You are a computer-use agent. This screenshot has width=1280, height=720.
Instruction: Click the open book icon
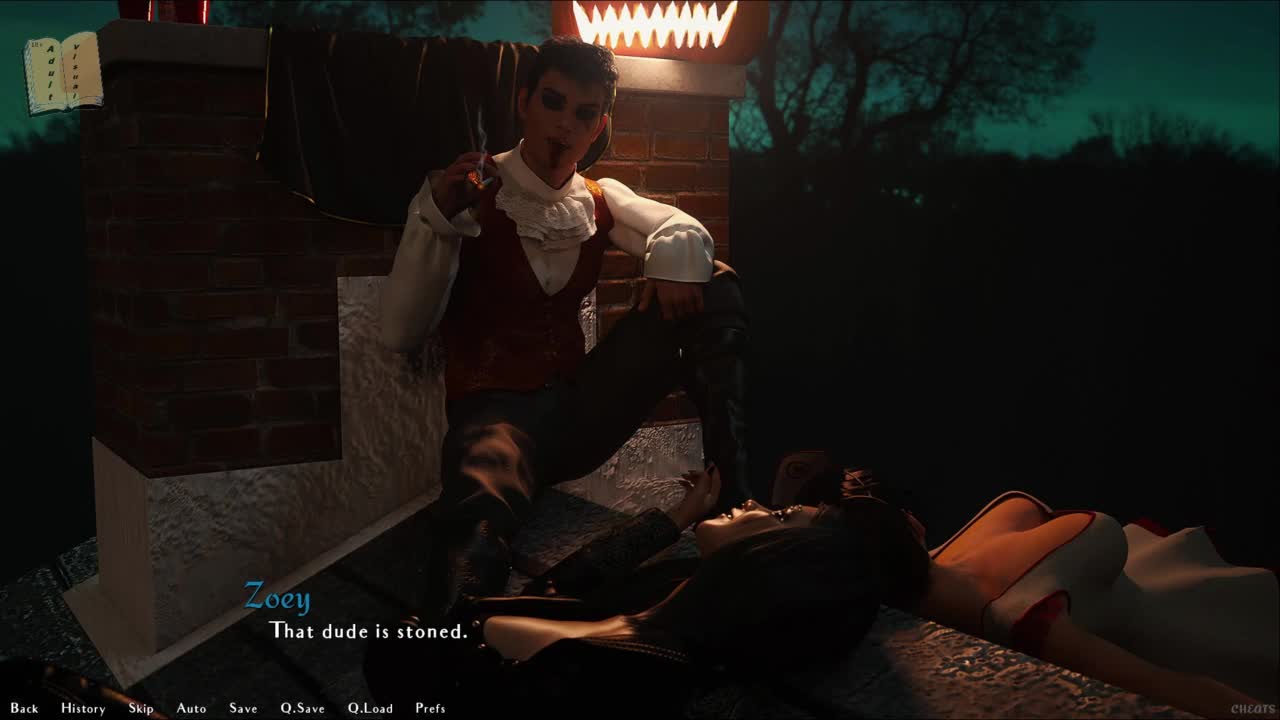(x=63, y=73)
